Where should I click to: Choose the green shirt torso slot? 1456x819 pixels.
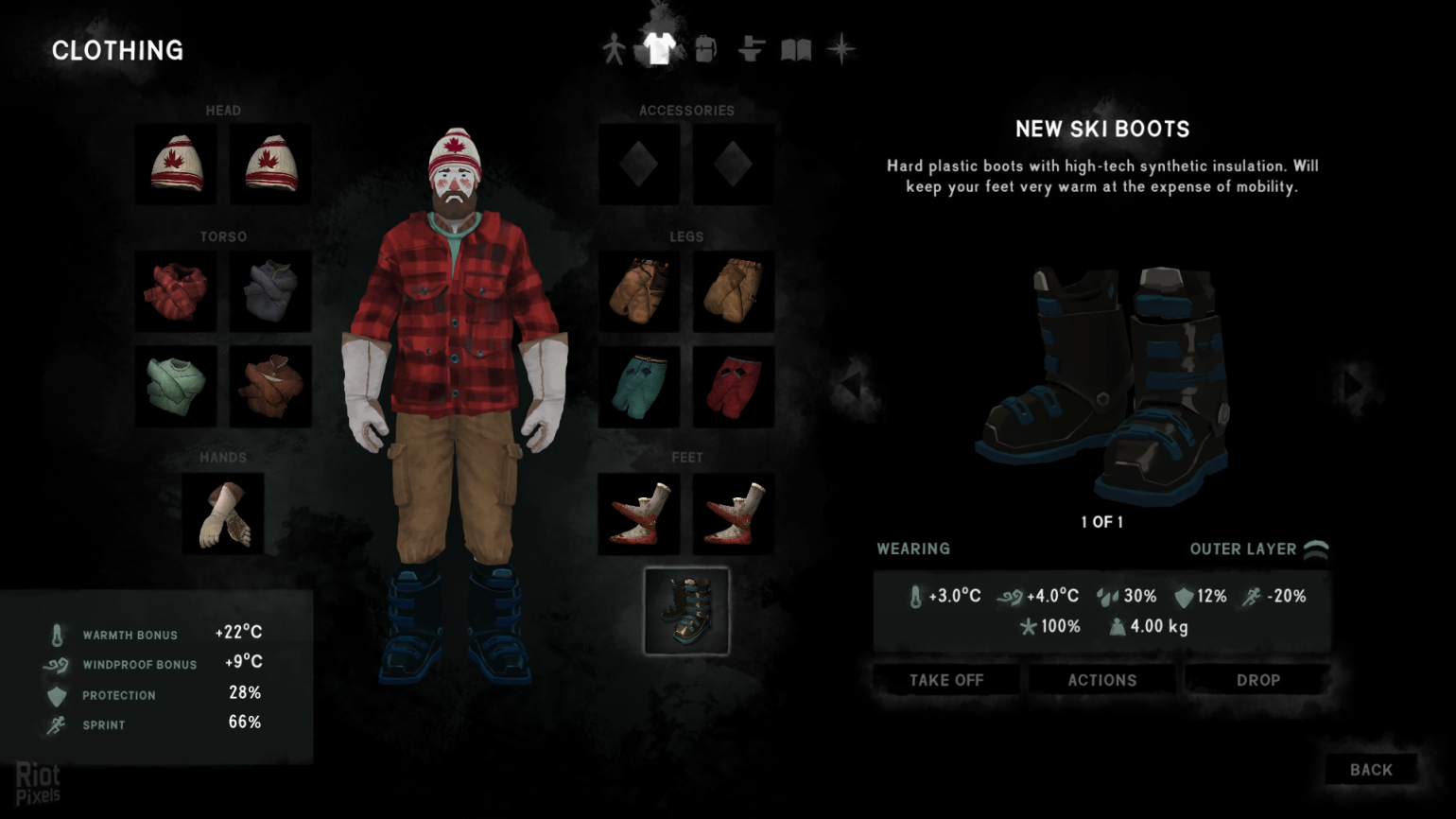pos(176,386)
